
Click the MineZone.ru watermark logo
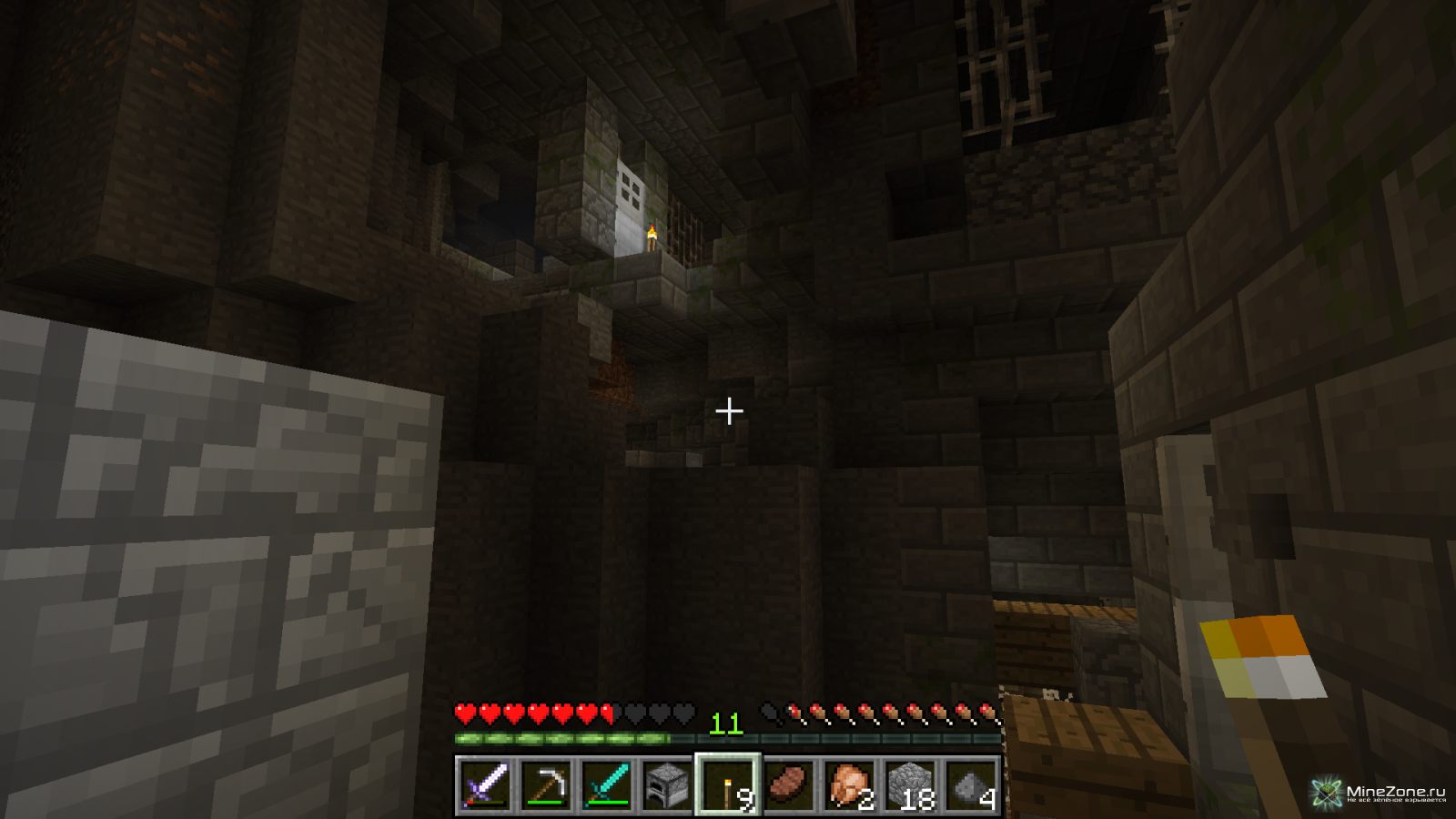[1379, 793]
